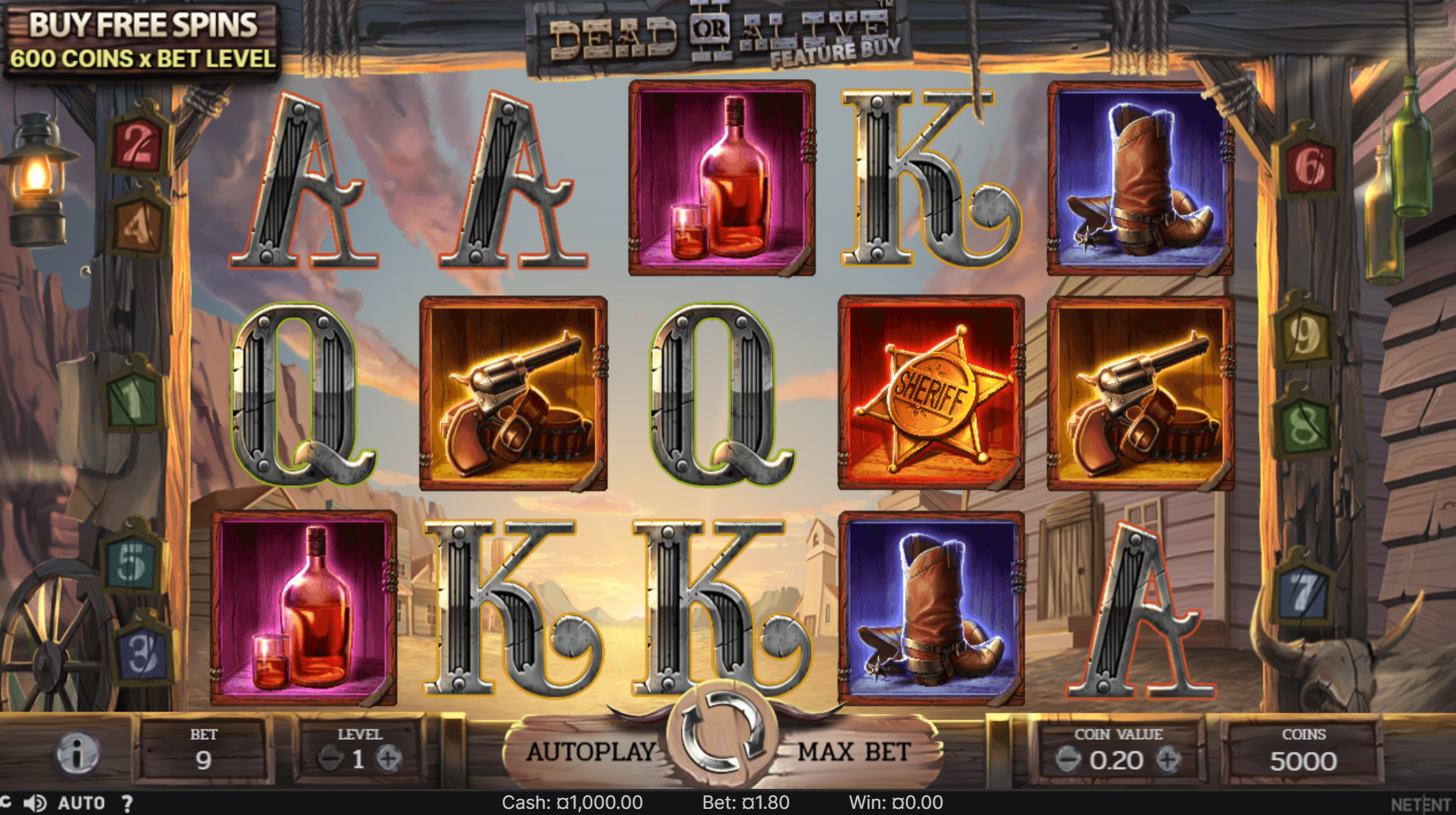The width and height of the screenshot is (1456, 815).
Task: Decrease the bet level
Action: [x=330, y=759]
